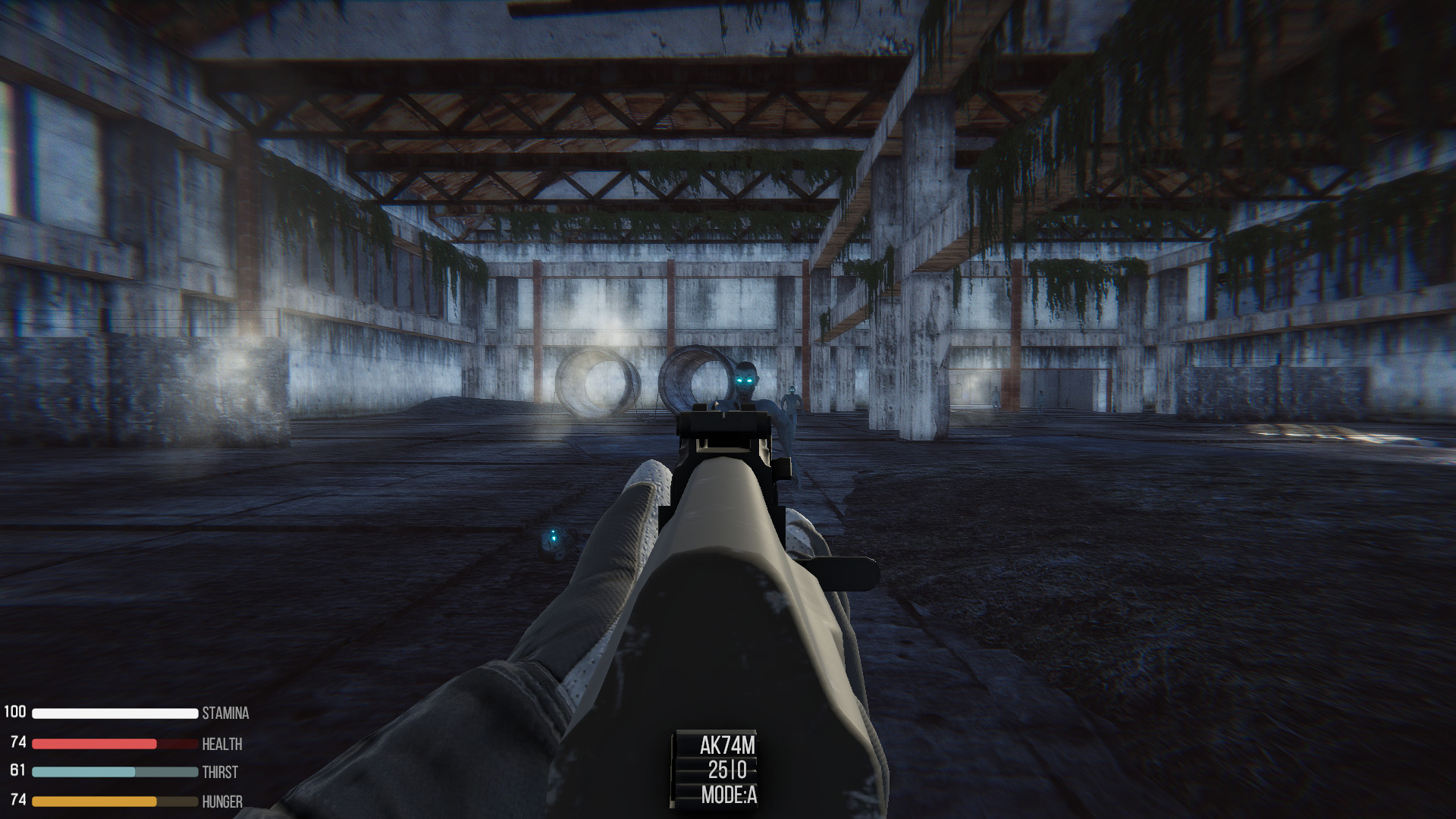This screenshot has height=819, width=1456.
Task: Click the stamina value reading 100
Action: click(17, 713)
